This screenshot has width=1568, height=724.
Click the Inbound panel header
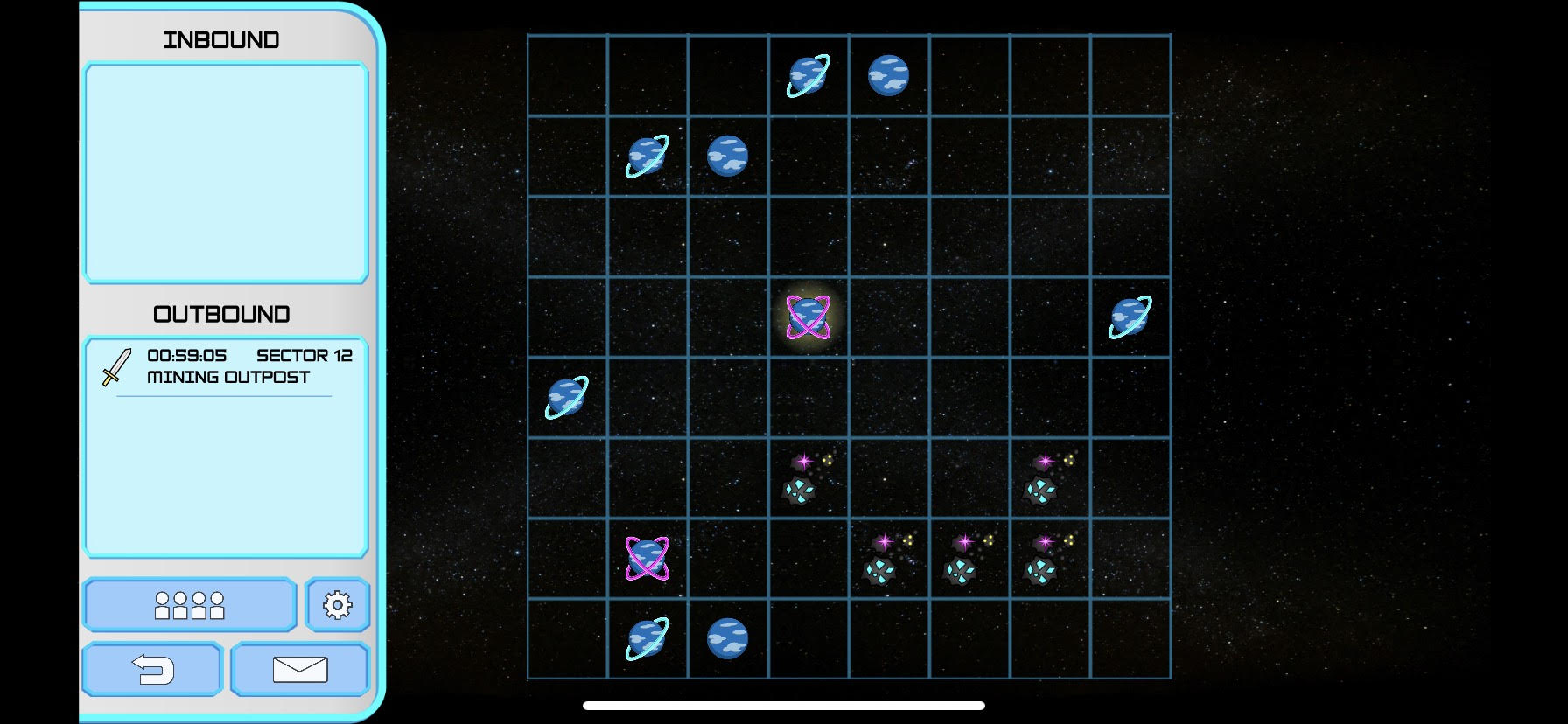(221, 38)
